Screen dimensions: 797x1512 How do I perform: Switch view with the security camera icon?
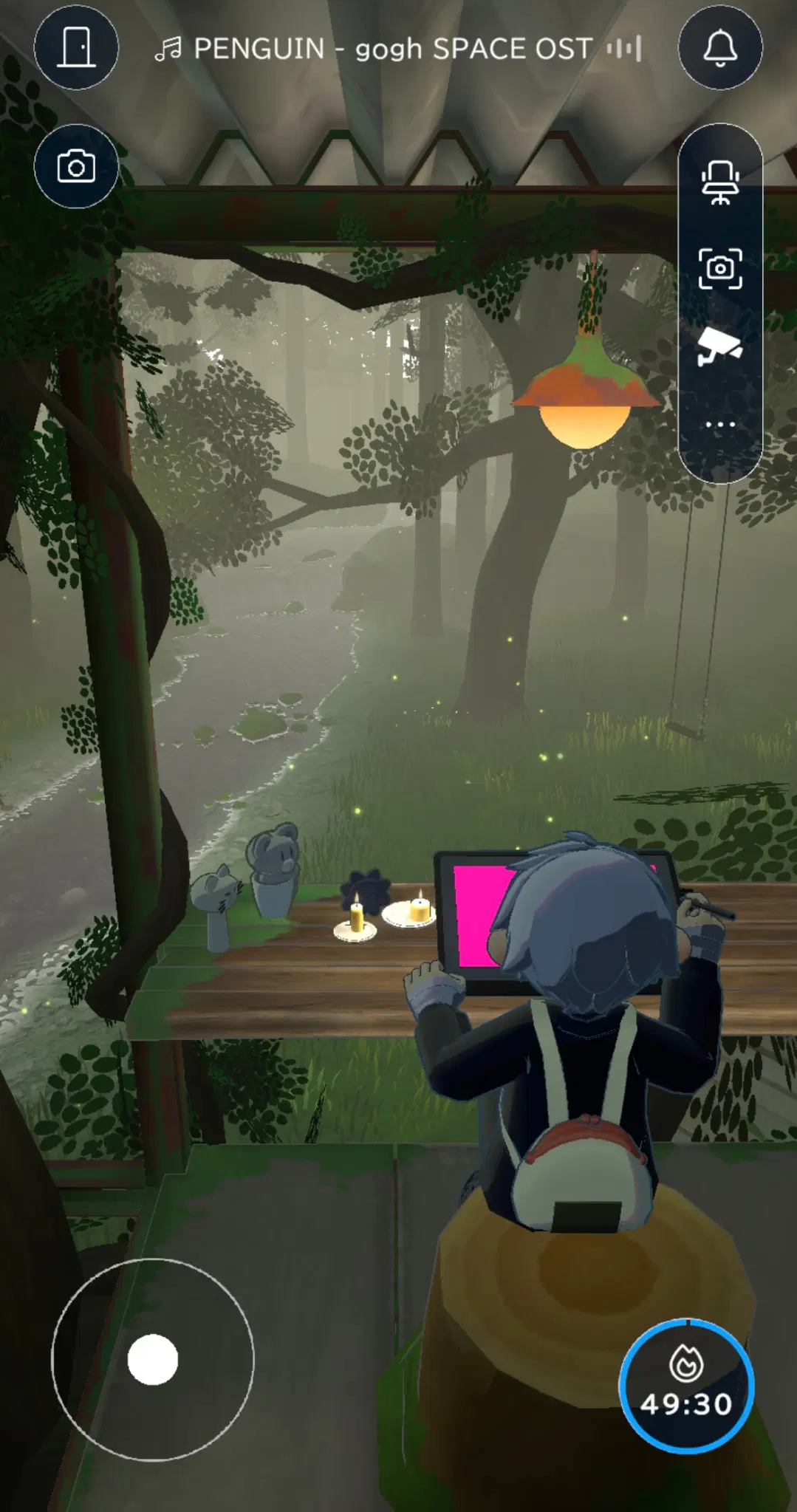719,346
